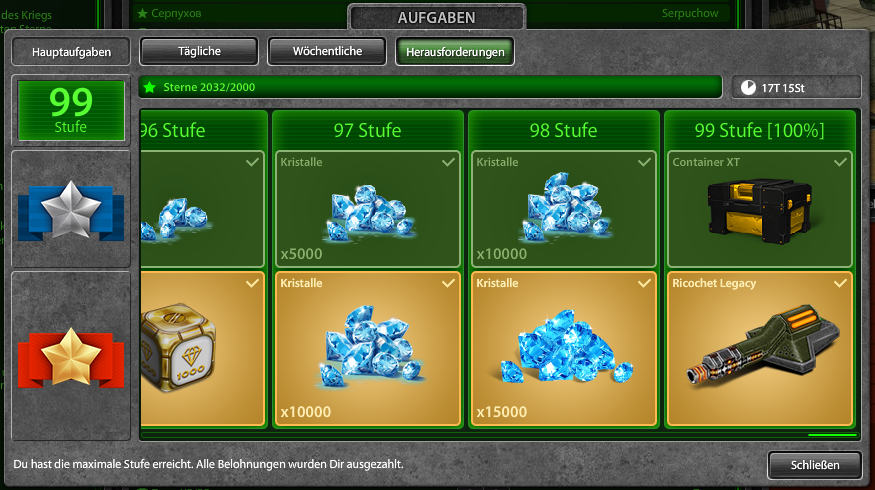875x490 pixels.
Task: Close the window with Schließen
Action: coord(815,465)
